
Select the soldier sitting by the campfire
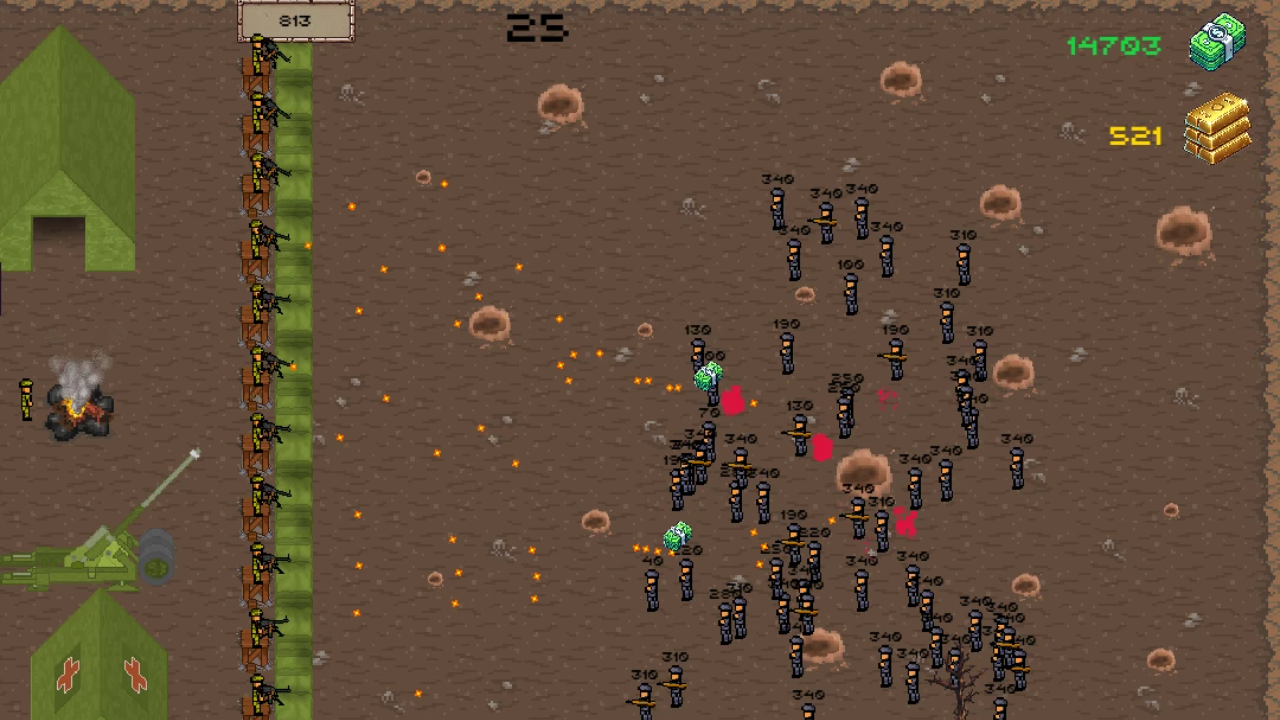[x=25, y=400]
